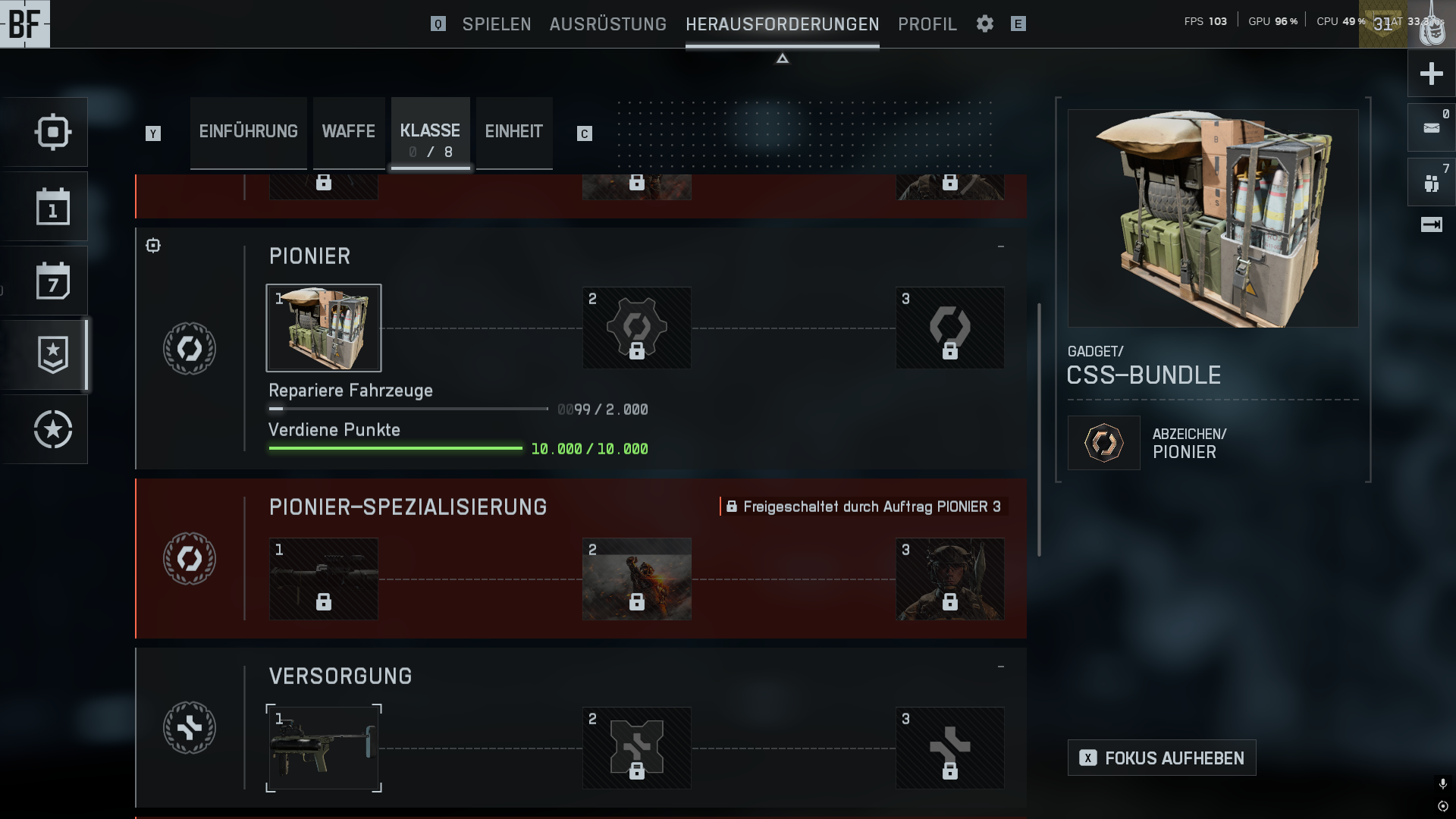Open the daily challenges calendar icon
Screen dimensions: 1456x819
click(x=52, y=207)
